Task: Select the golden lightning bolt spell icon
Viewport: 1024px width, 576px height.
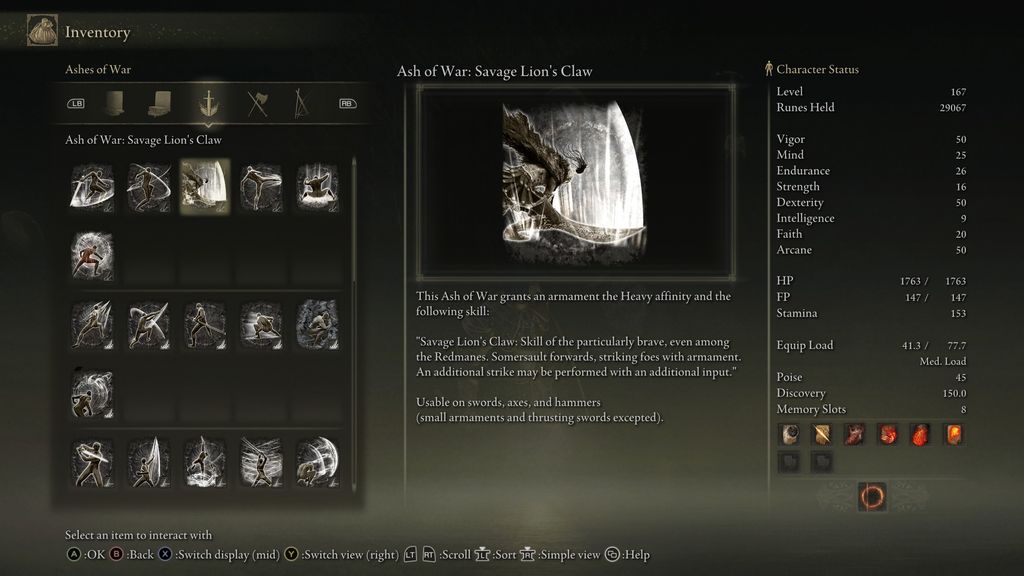Action: pos(822,434)
